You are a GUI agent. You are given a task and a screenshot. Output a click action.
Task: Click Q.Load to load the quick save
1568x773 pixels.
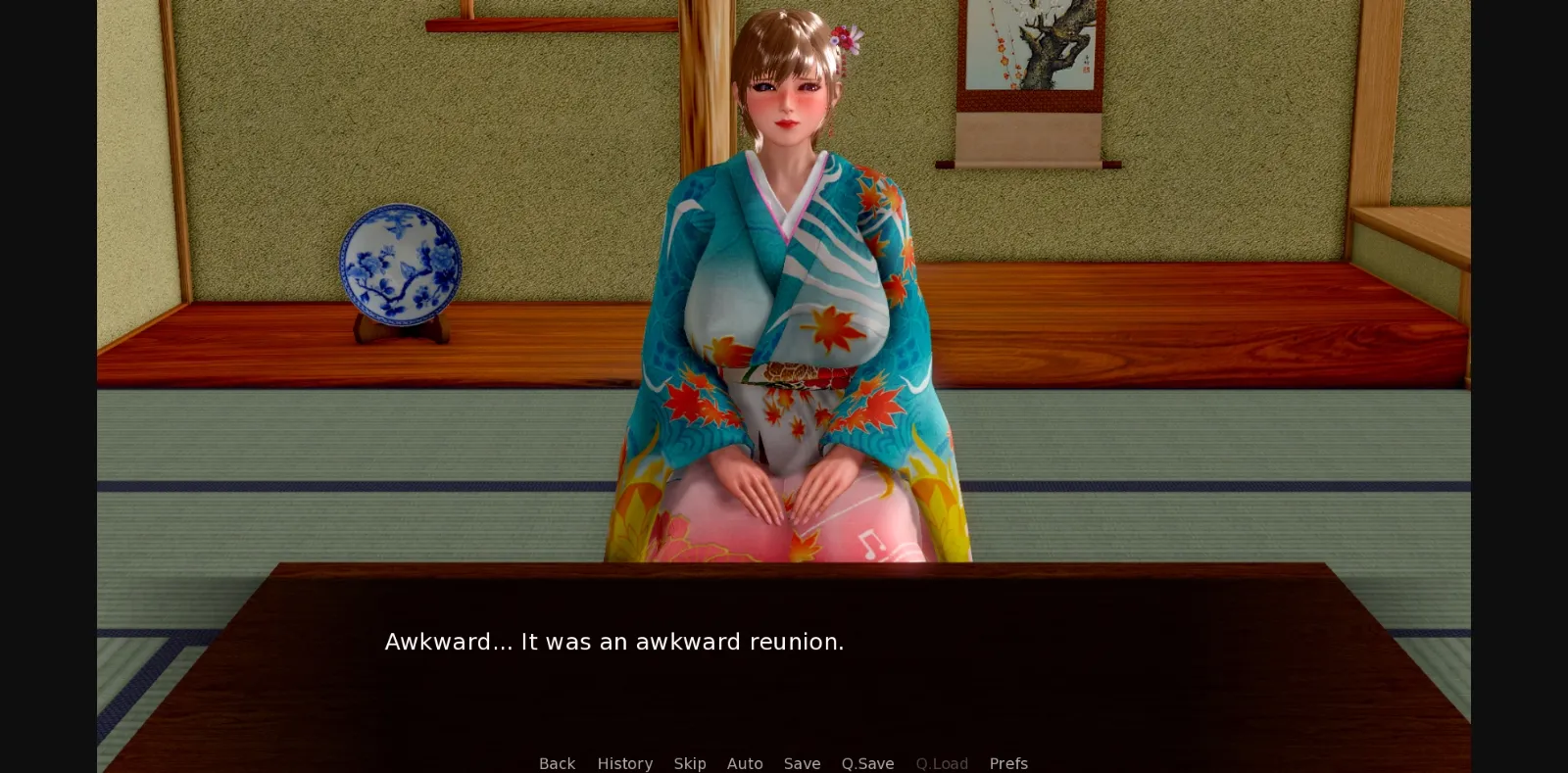tap(941, 763)
